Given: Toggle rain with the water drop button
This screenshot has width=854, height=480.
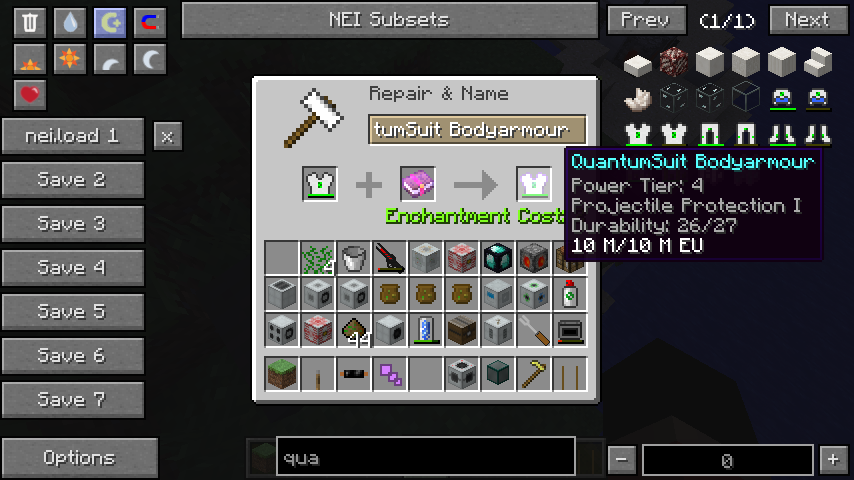Looking at the screenshot, I should pyautogui.click(x=70, y=22).
